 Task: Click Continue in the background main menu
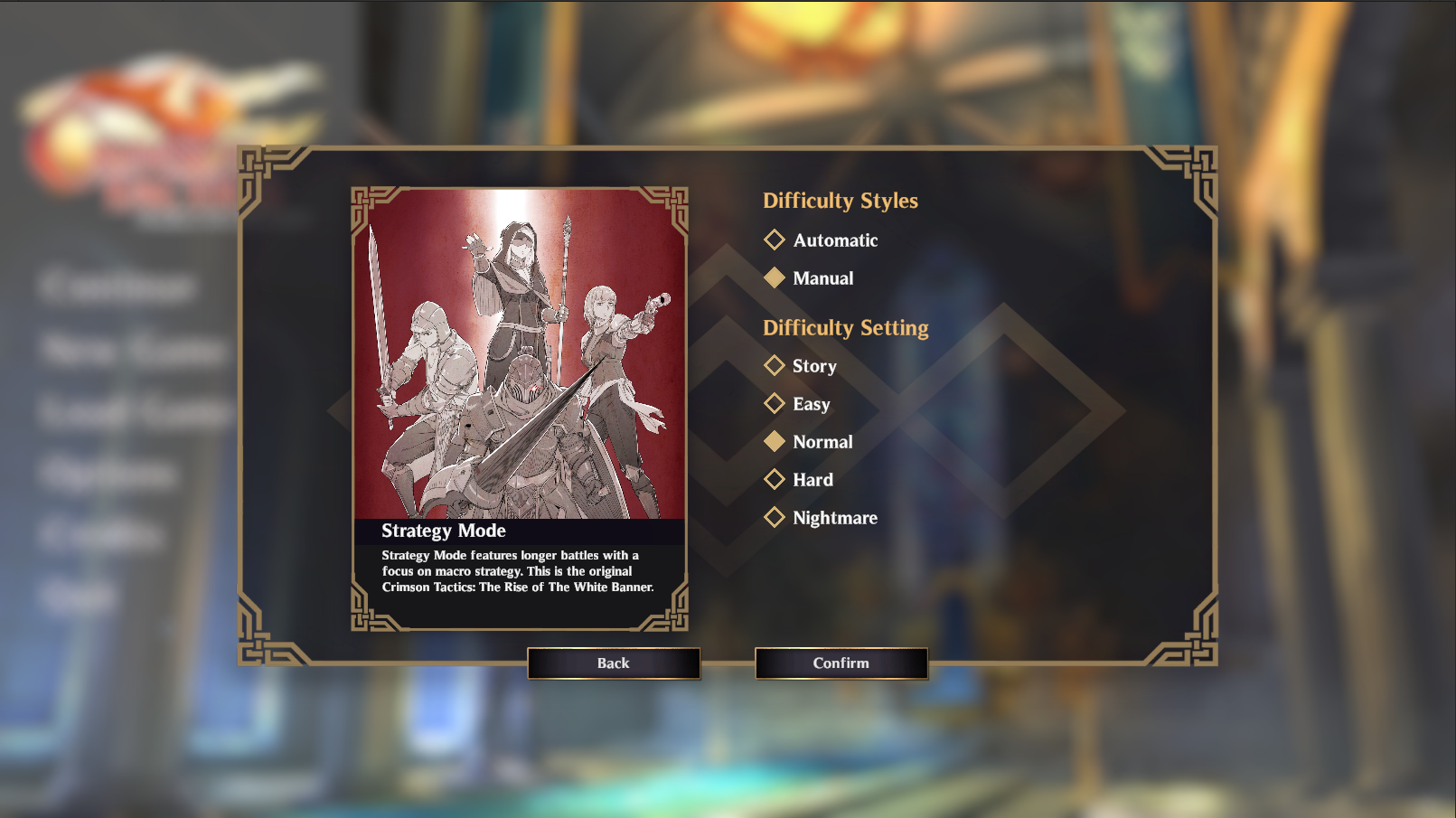pos(117,287)
